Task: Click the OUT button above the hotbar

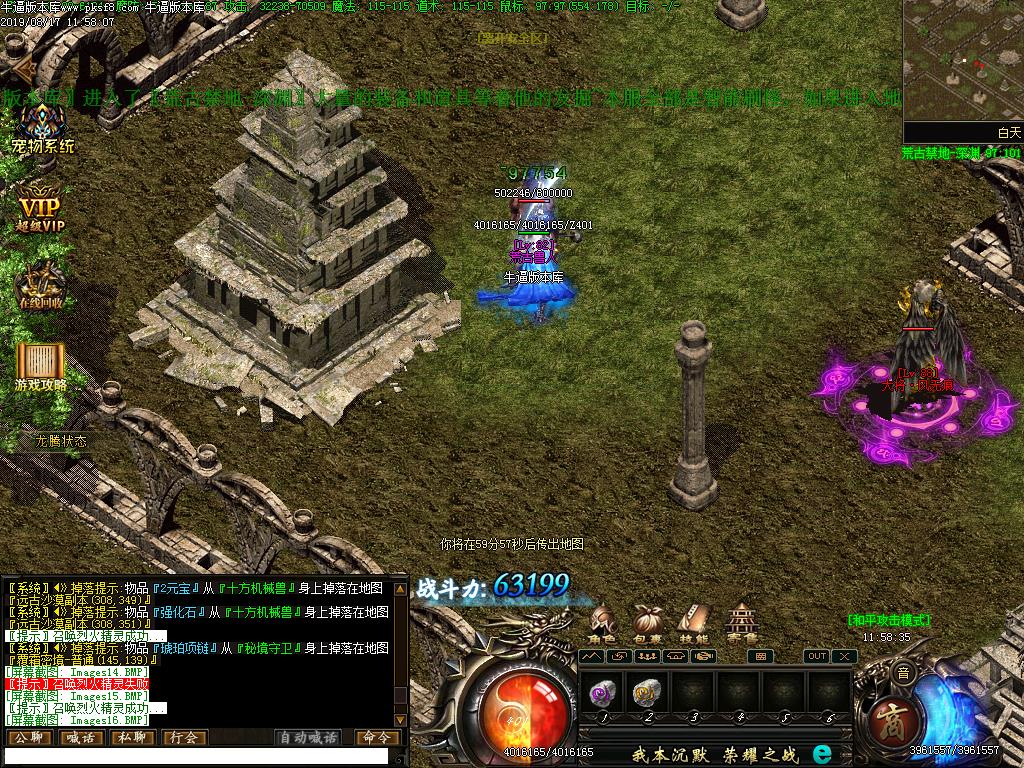Action: point(817,656)
